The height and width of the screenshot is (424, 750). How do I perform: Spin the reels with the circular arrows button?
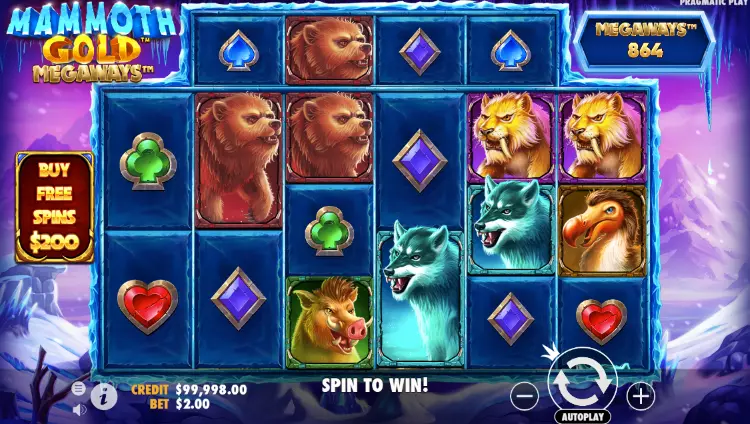tap(582, 381)
